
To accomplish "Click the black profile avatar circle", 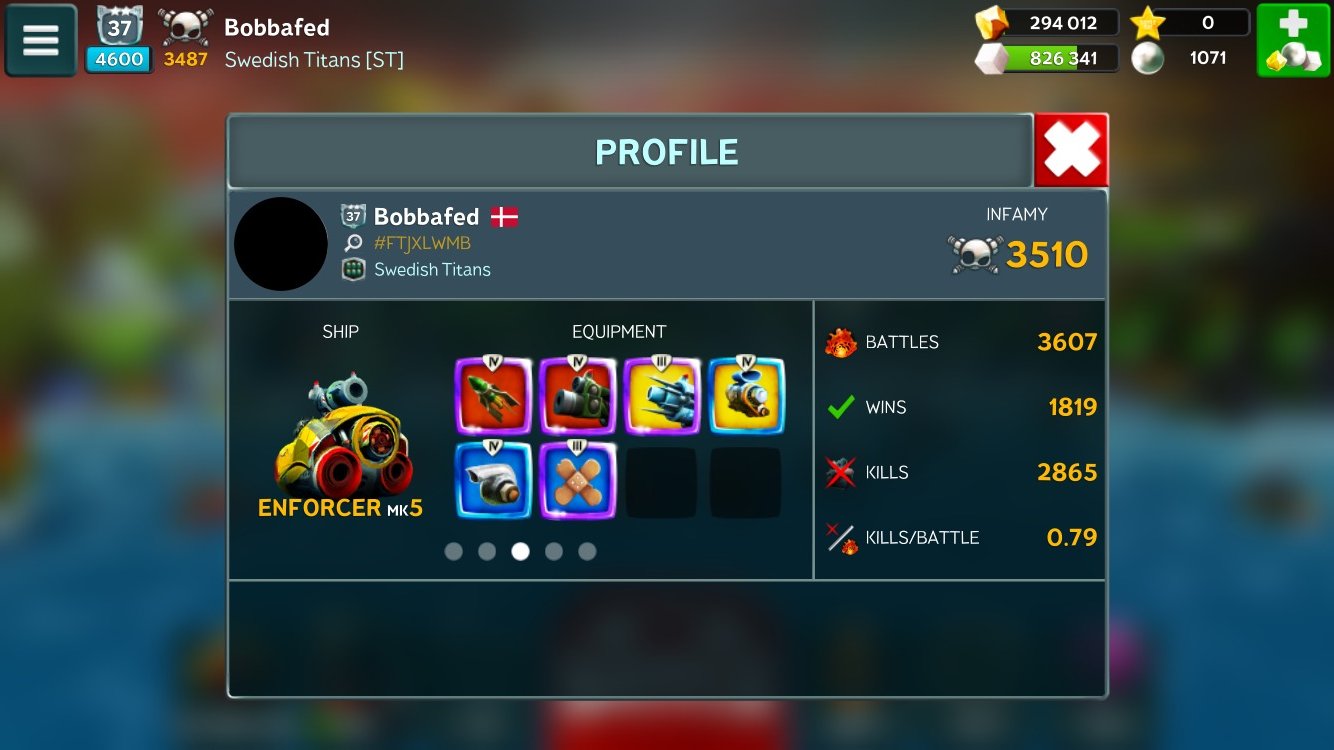I will coord(281,244).
